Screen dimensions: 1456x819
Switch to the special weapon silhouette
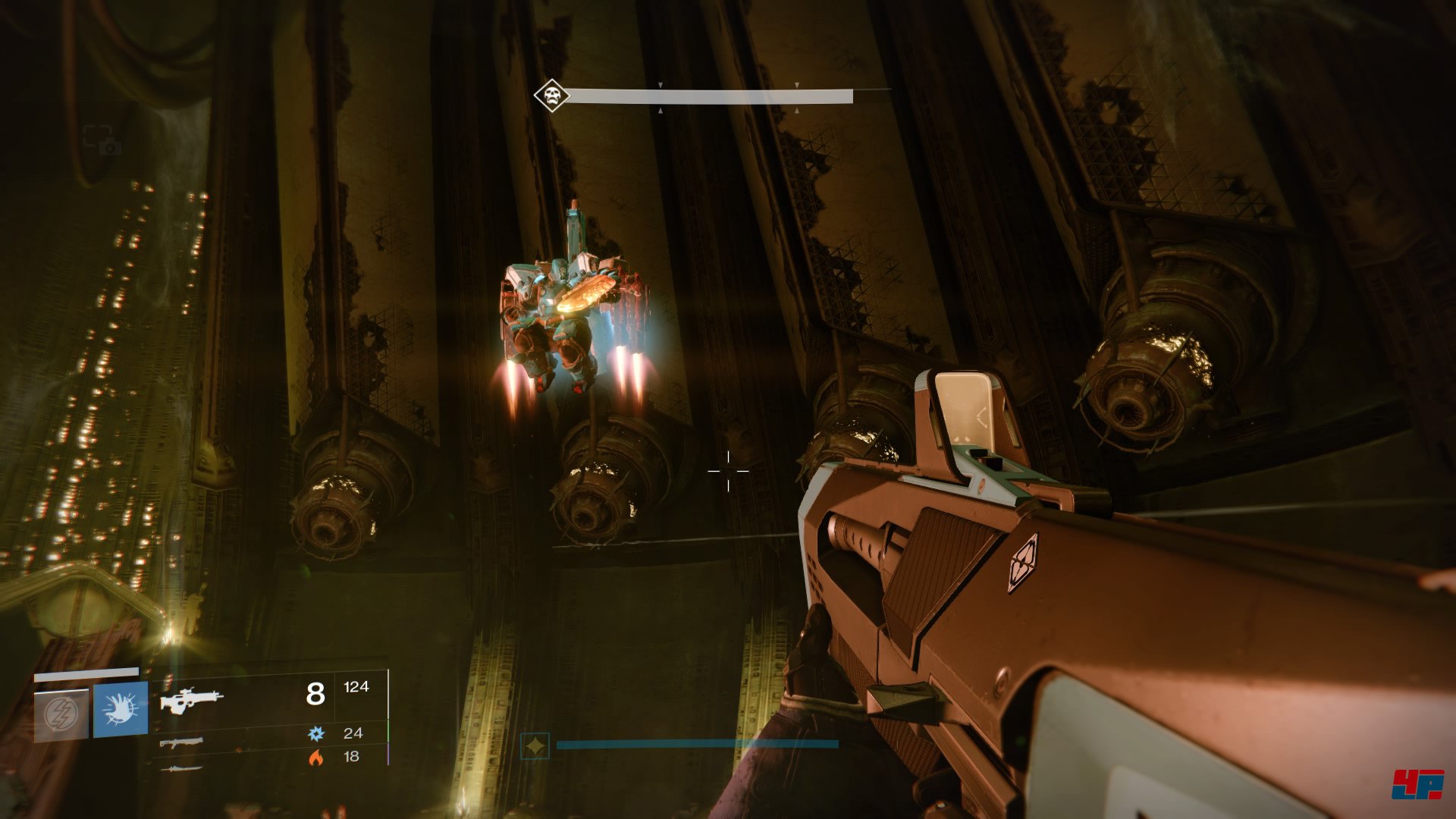click(181, 742)
